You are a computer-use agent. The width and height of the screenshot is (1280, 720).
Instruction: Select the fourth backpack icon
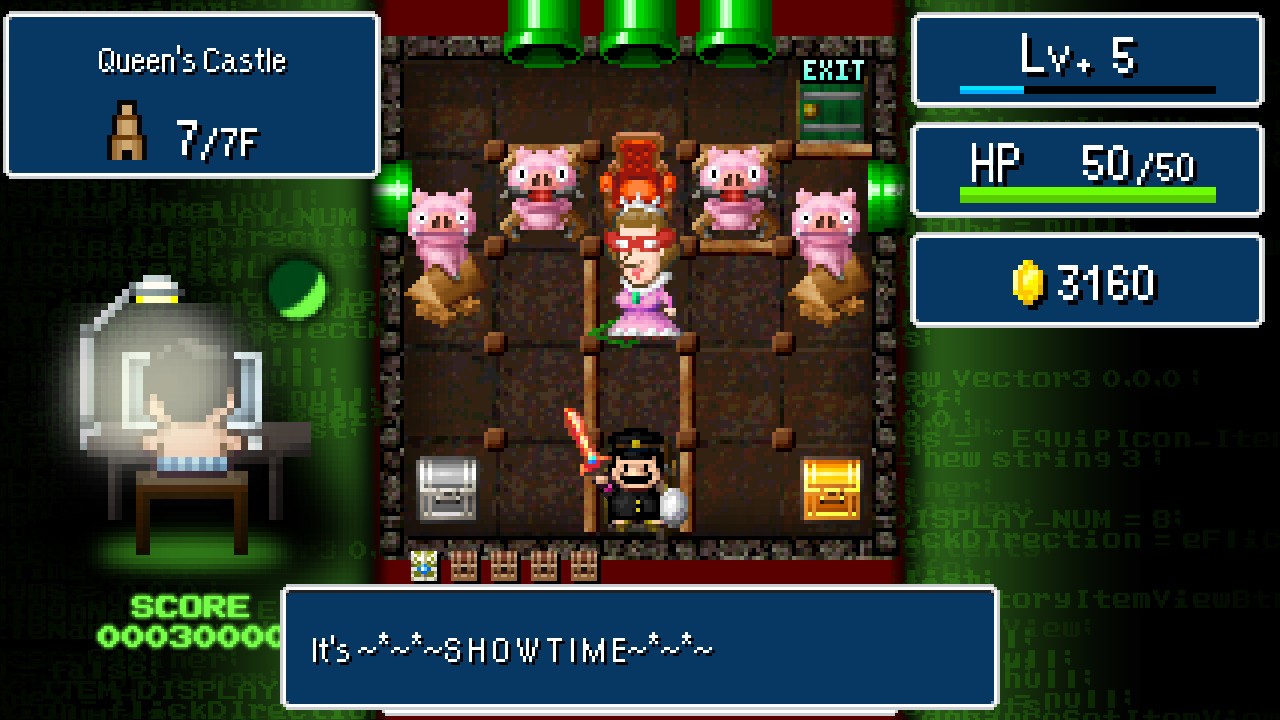(x=585, y=565)
